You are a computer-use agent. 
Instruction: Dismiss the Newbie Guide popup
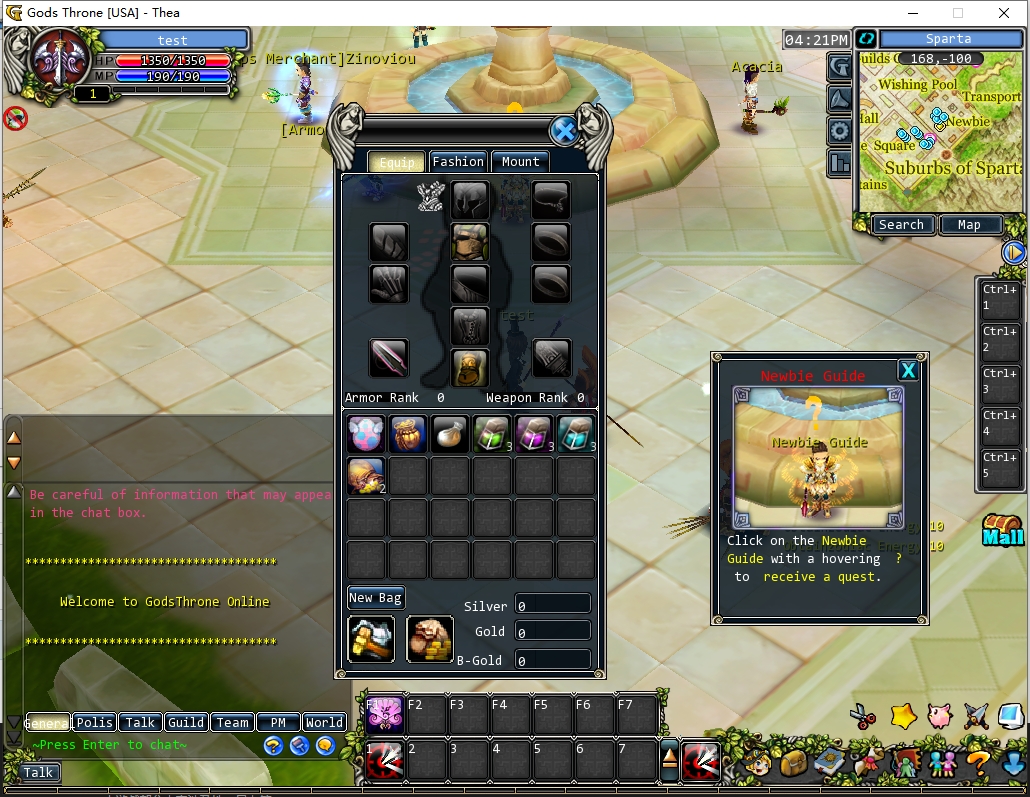pos(908,371)
